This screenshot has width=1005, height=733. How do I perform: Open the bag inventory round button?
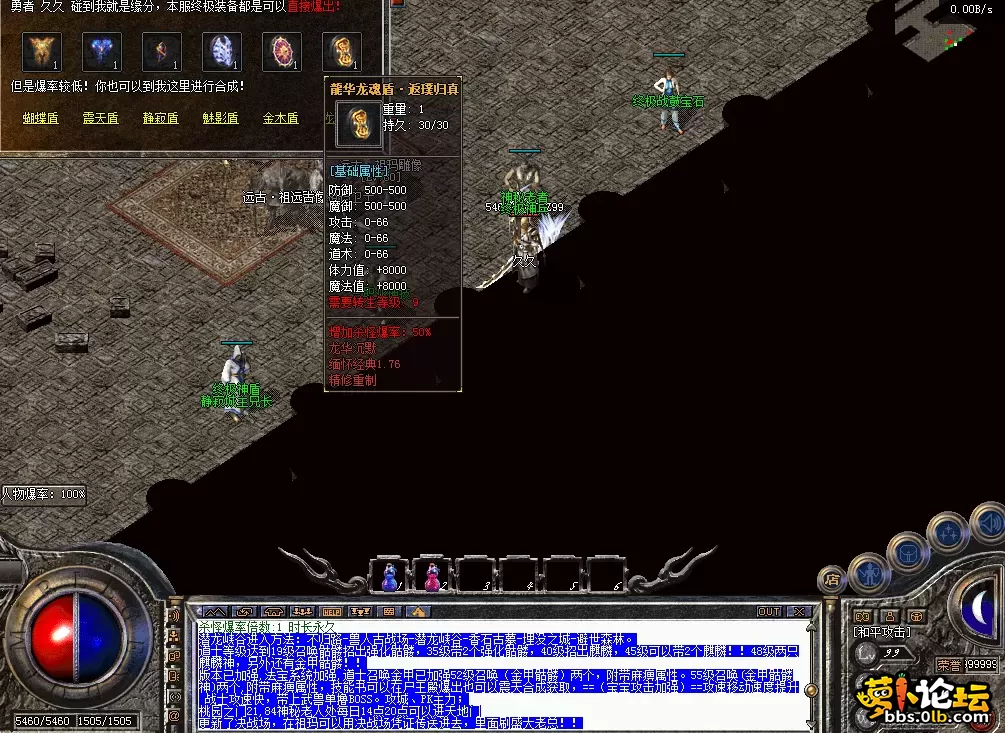908,552
